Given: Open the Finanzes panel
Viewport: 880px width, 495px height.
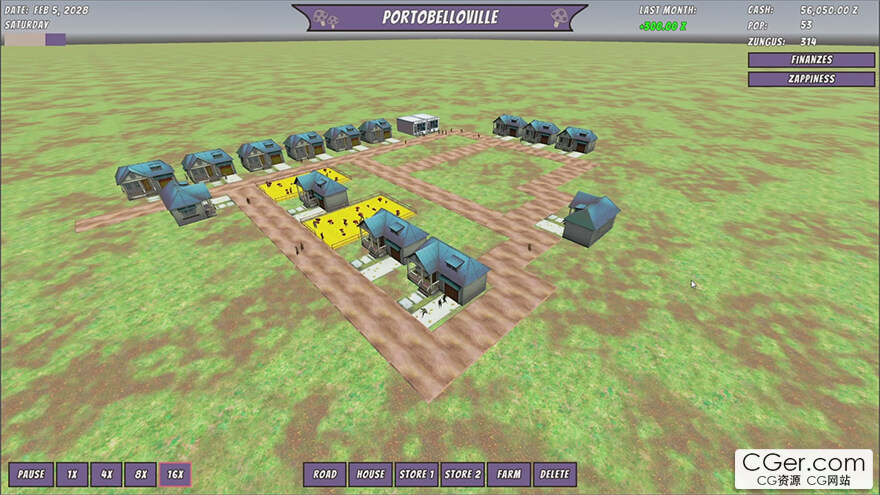Looking at the screenshot, I should tap(811, 60).
